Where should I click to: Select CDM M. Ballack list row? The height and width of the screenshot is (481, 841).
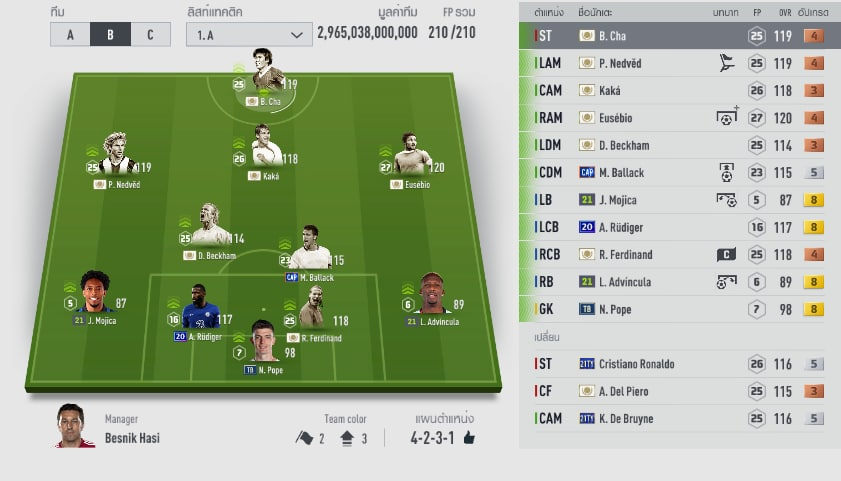672,172
